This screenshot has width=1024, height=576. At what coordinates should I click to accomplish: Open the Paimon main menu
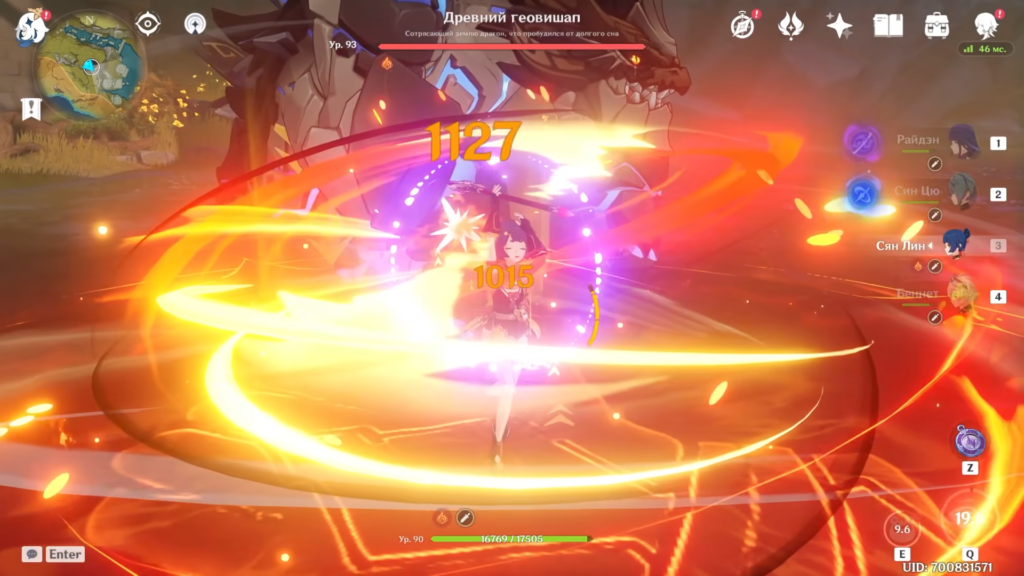(31, 27)
